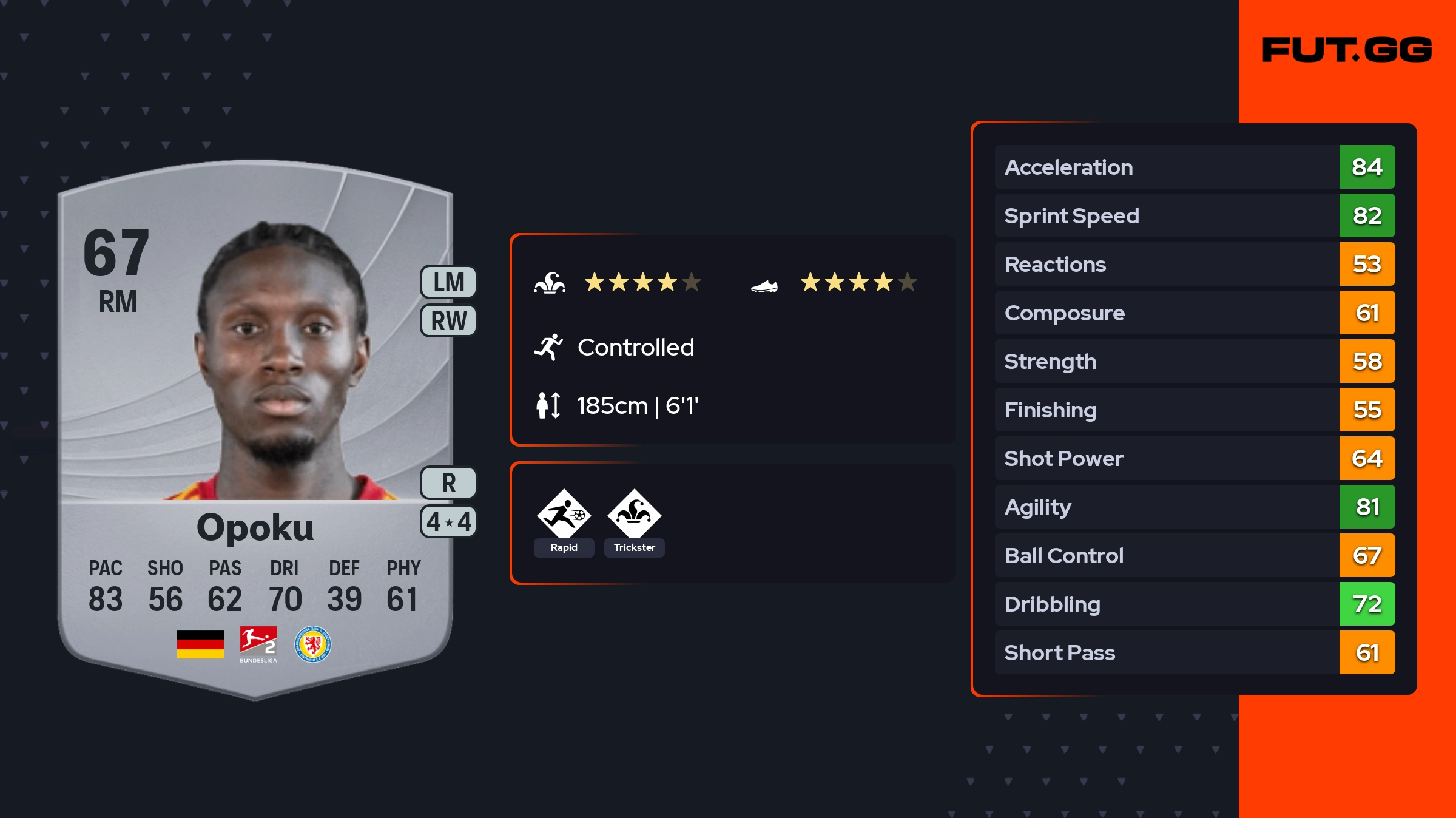Click the 4★4 skill and weak foot badge
The width and height of the screenshot is (1456, 818).
[x=448, y=522]
